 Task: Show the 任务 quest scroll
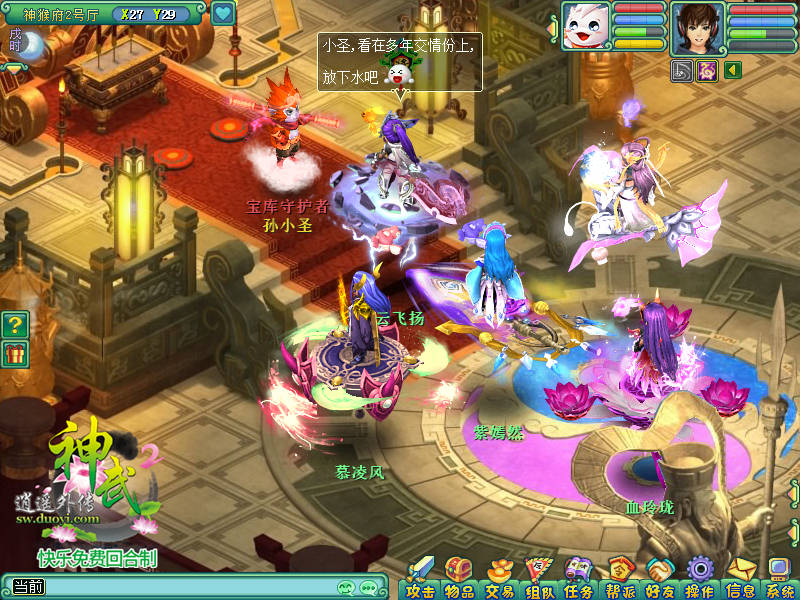[578, 578]
